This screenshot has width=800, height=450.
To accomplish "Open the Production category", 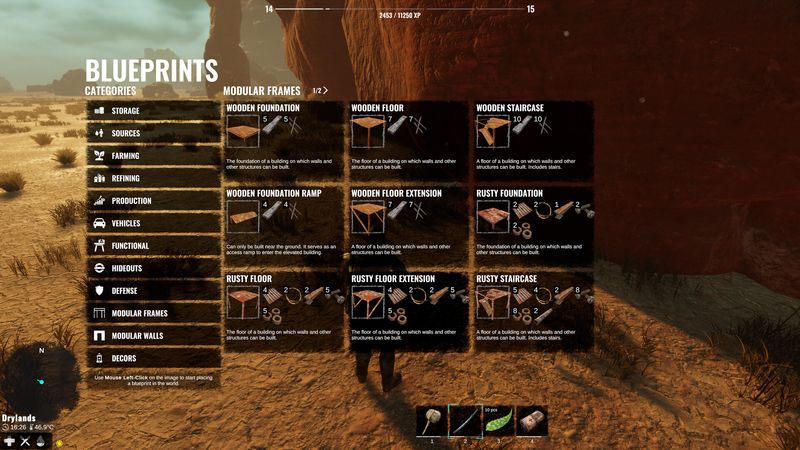I will (x=152, y=201).
